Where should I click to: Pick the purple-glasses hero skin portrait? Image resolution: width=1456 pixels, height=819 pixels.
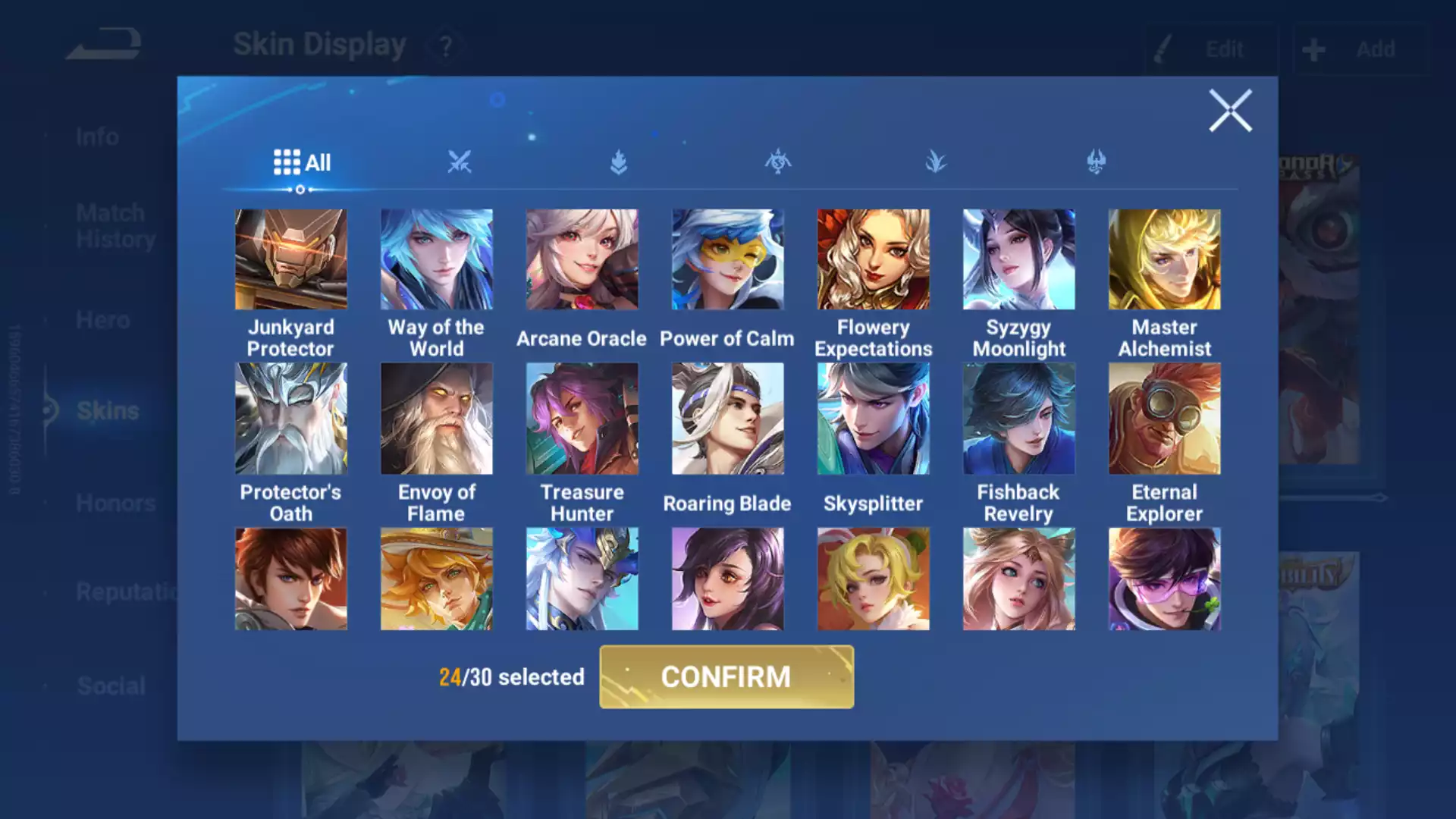tap(1164, 579)
